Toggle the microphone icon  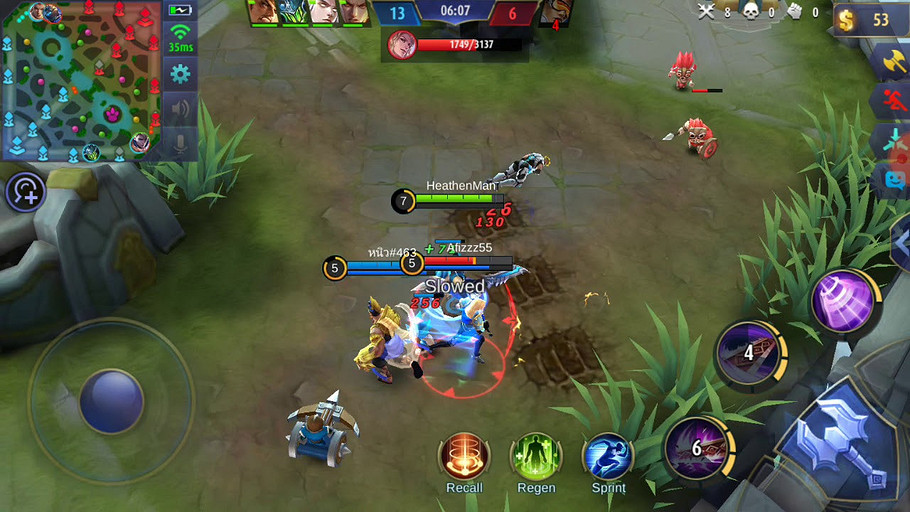click(x=180, y=143)
